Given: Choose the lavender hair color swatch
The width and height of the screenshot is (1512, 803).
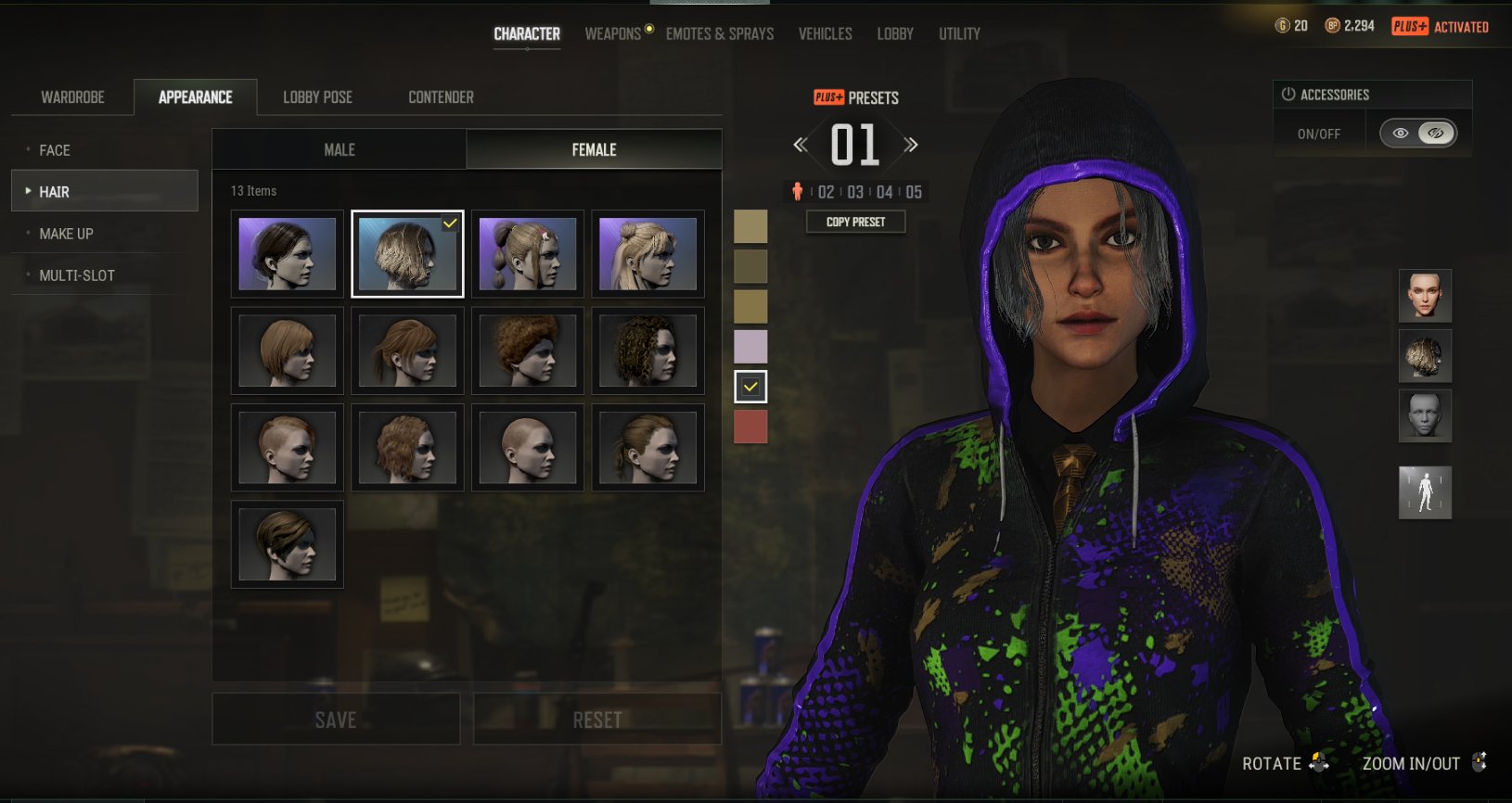Looking at the screenshot, I should point(750,347).
